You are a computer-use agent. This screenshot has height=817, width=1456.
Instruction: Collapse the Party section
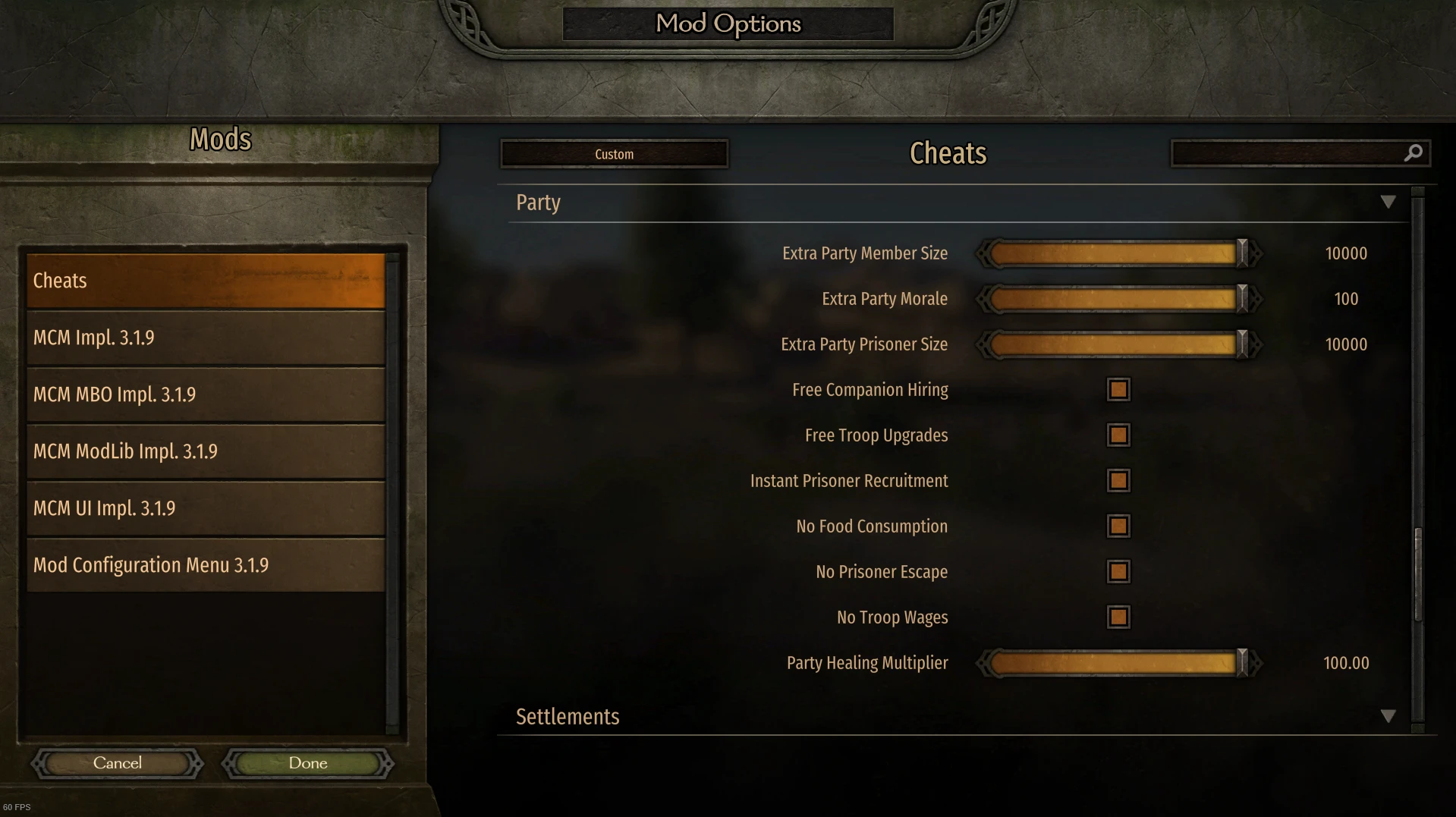tap(1389, 201)
